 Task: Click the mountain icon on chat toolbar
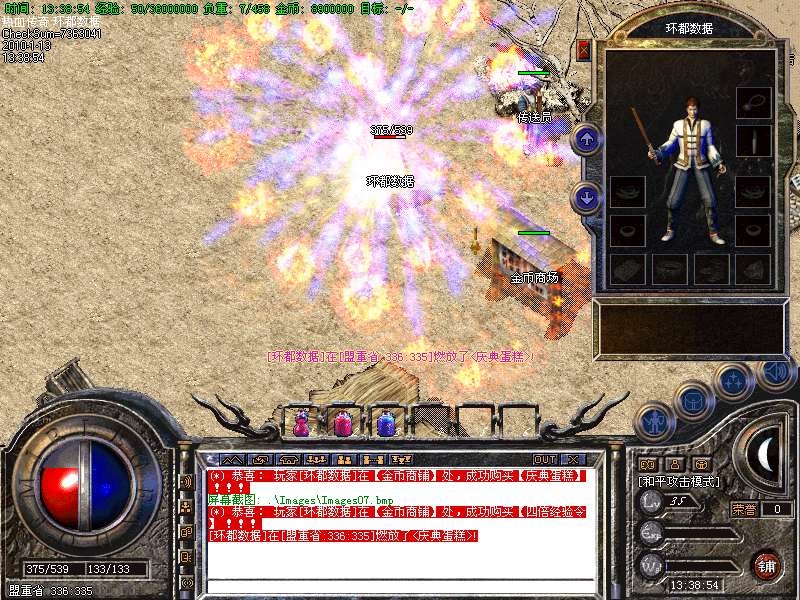point(232,460)
